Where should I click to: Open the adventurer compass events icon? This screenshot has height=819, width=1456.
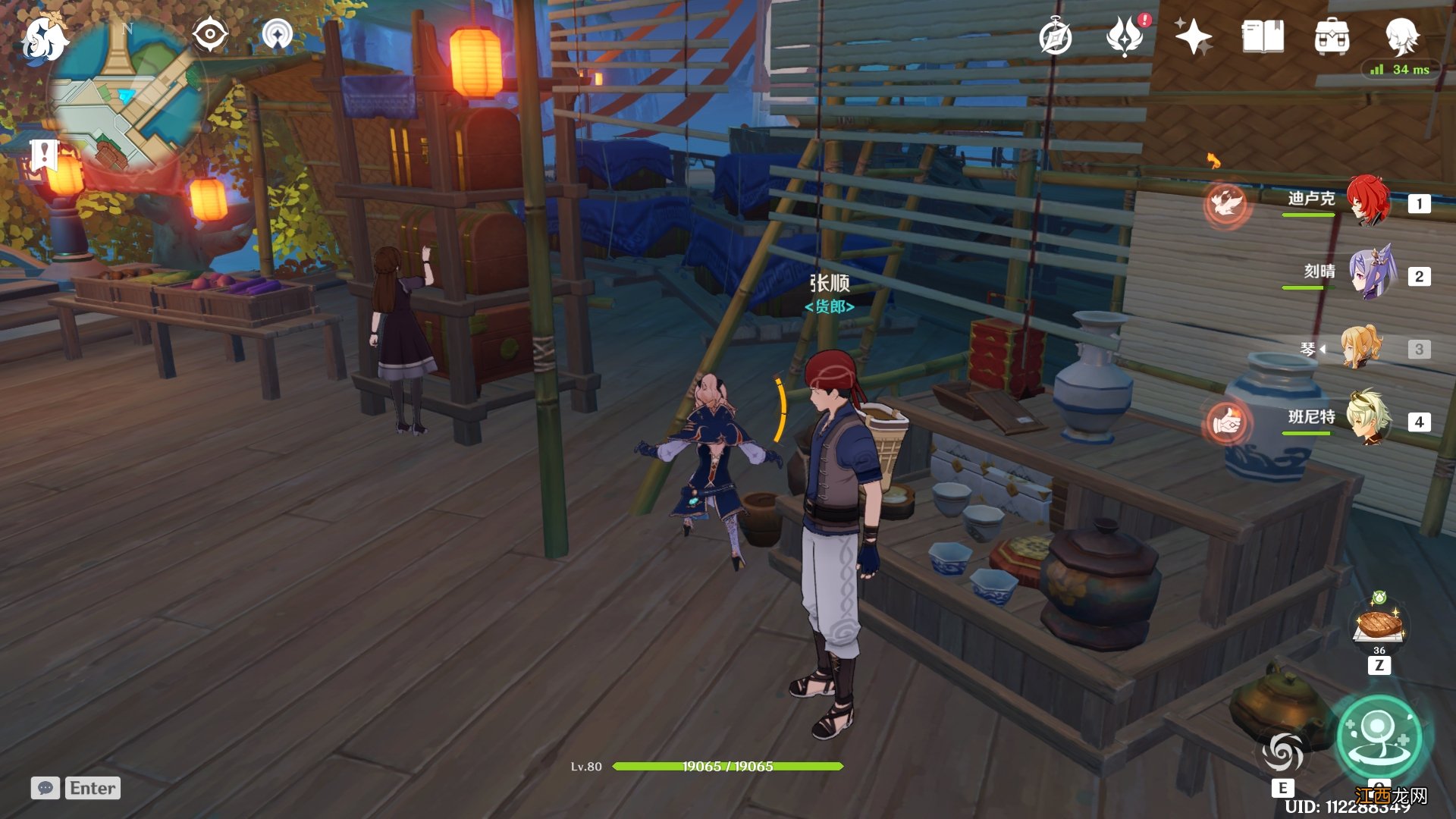tap(1055, 37)
